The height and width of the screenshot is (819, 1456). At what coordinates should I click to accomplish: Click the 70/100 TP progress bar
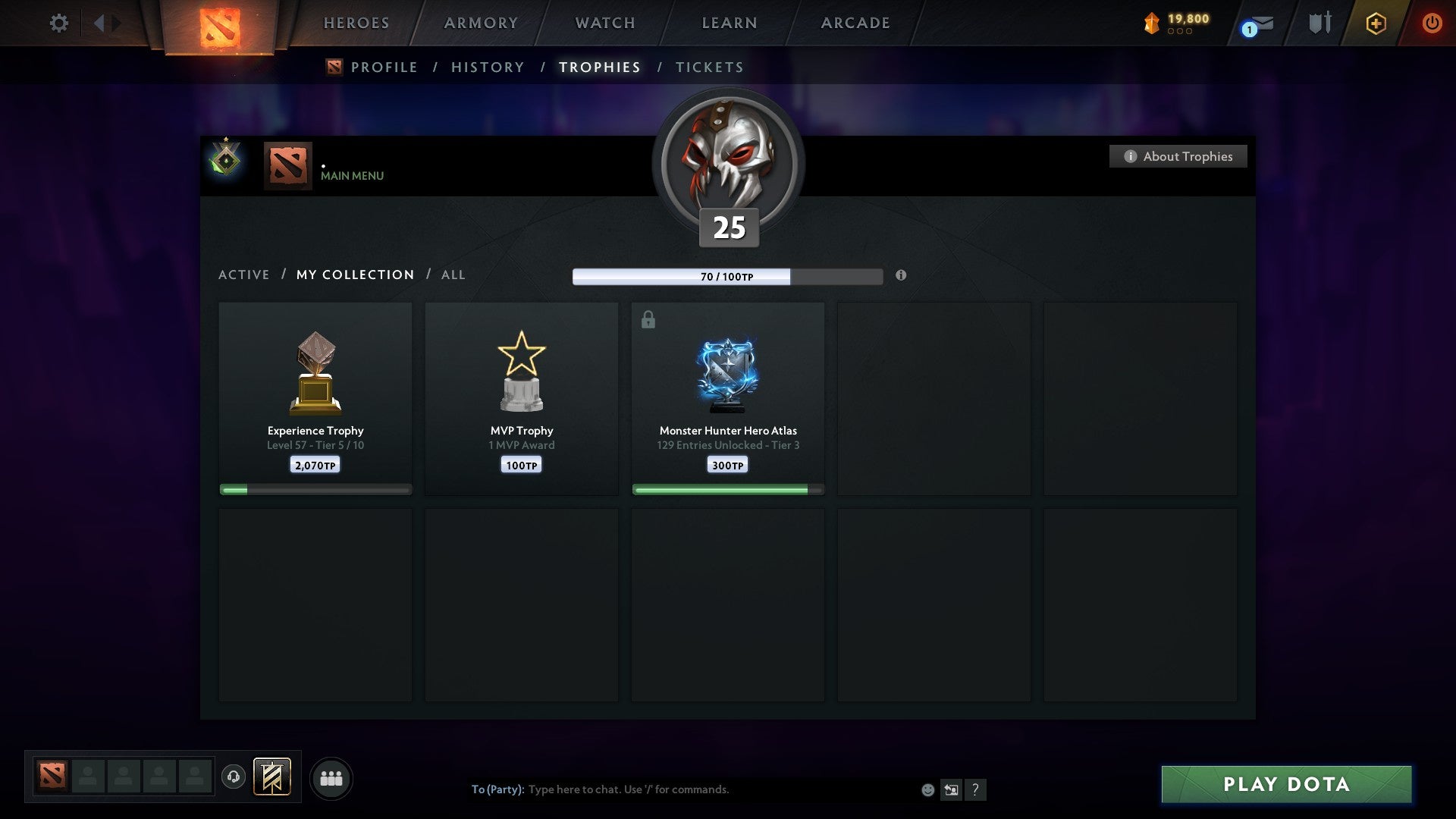[x=728, y=277]
